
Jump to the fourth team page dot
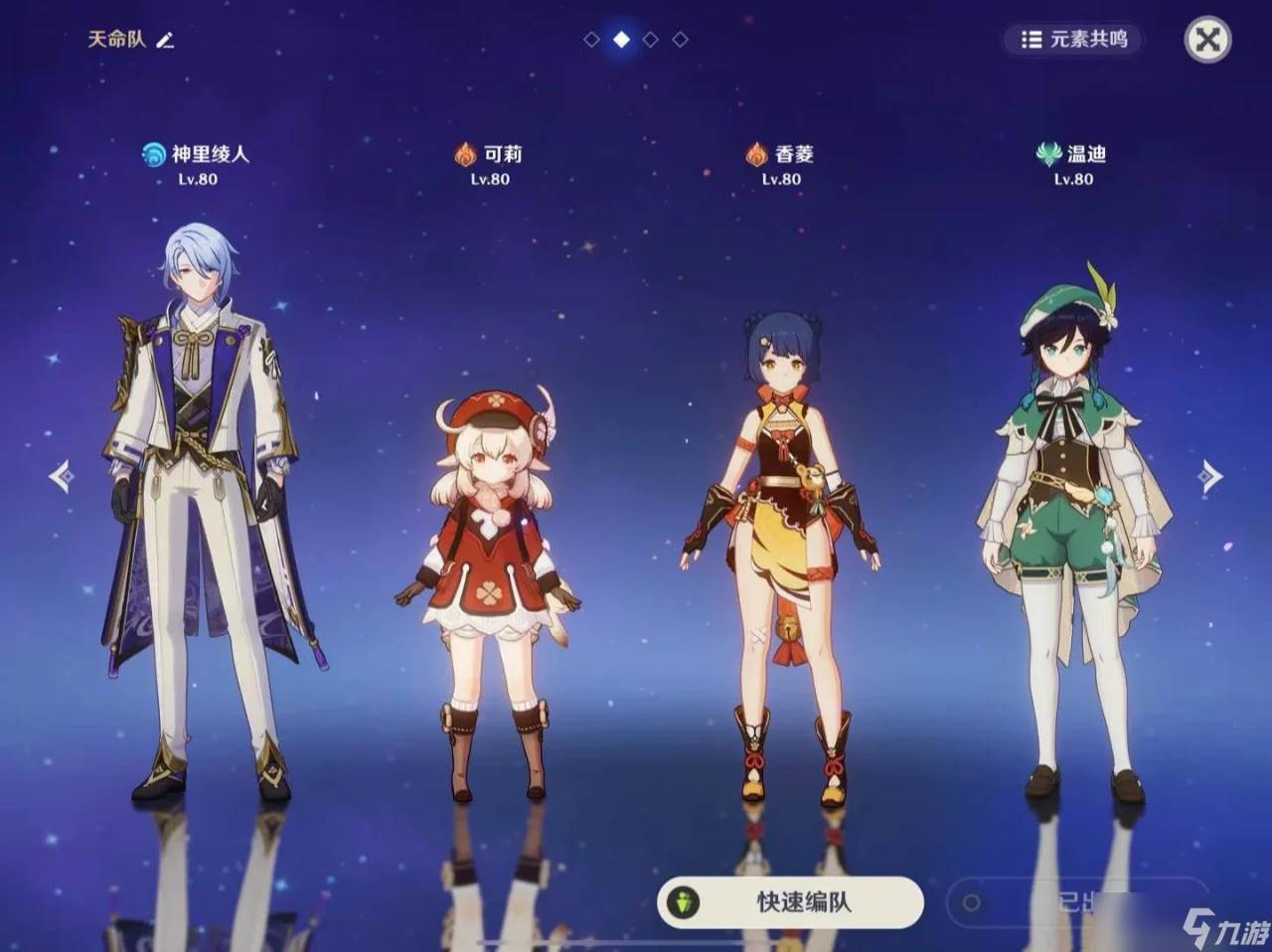click(680, 40)
